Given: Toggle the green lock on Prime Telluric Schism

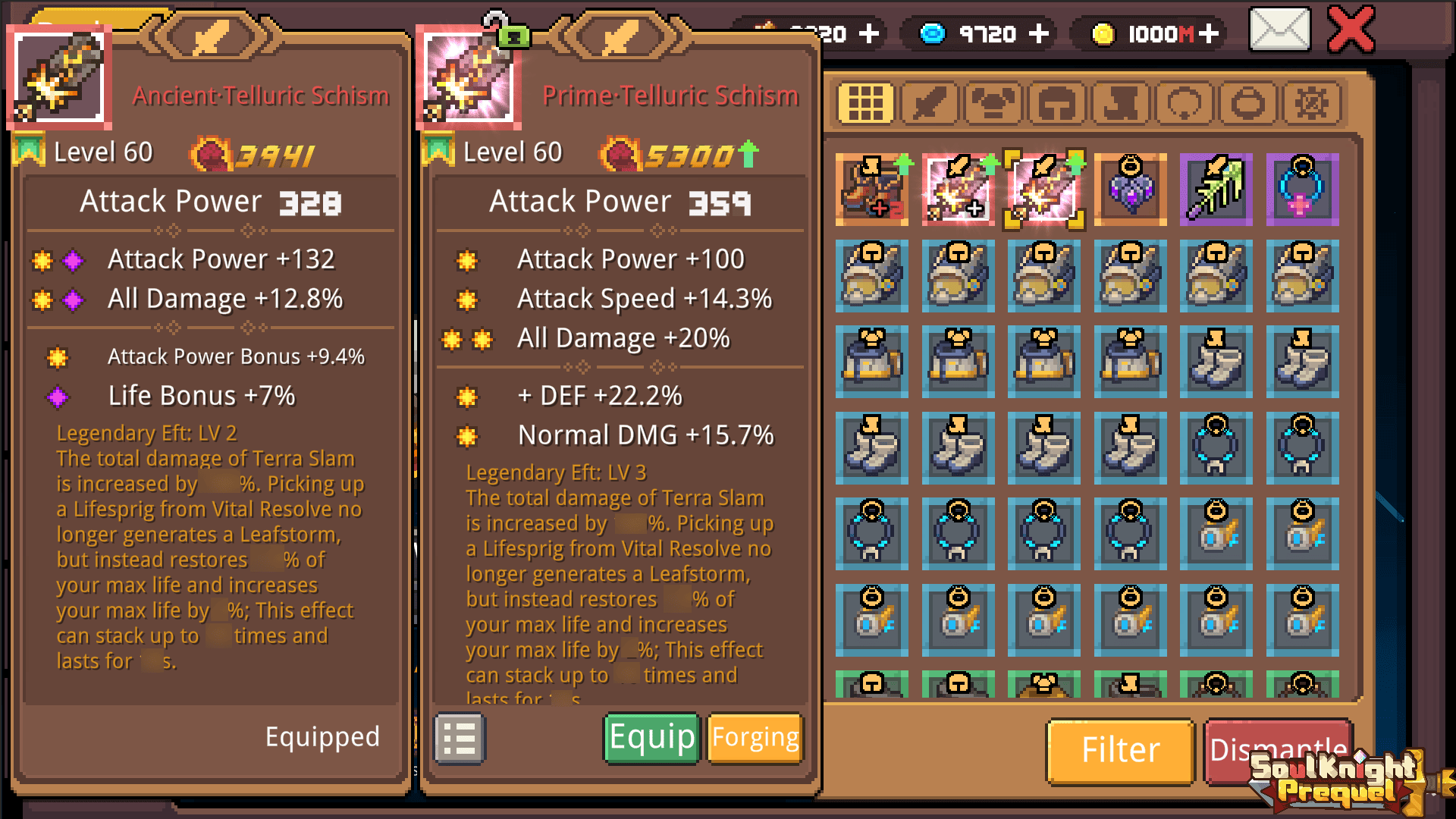Looking at the screenshot, I should coord(513,36).
